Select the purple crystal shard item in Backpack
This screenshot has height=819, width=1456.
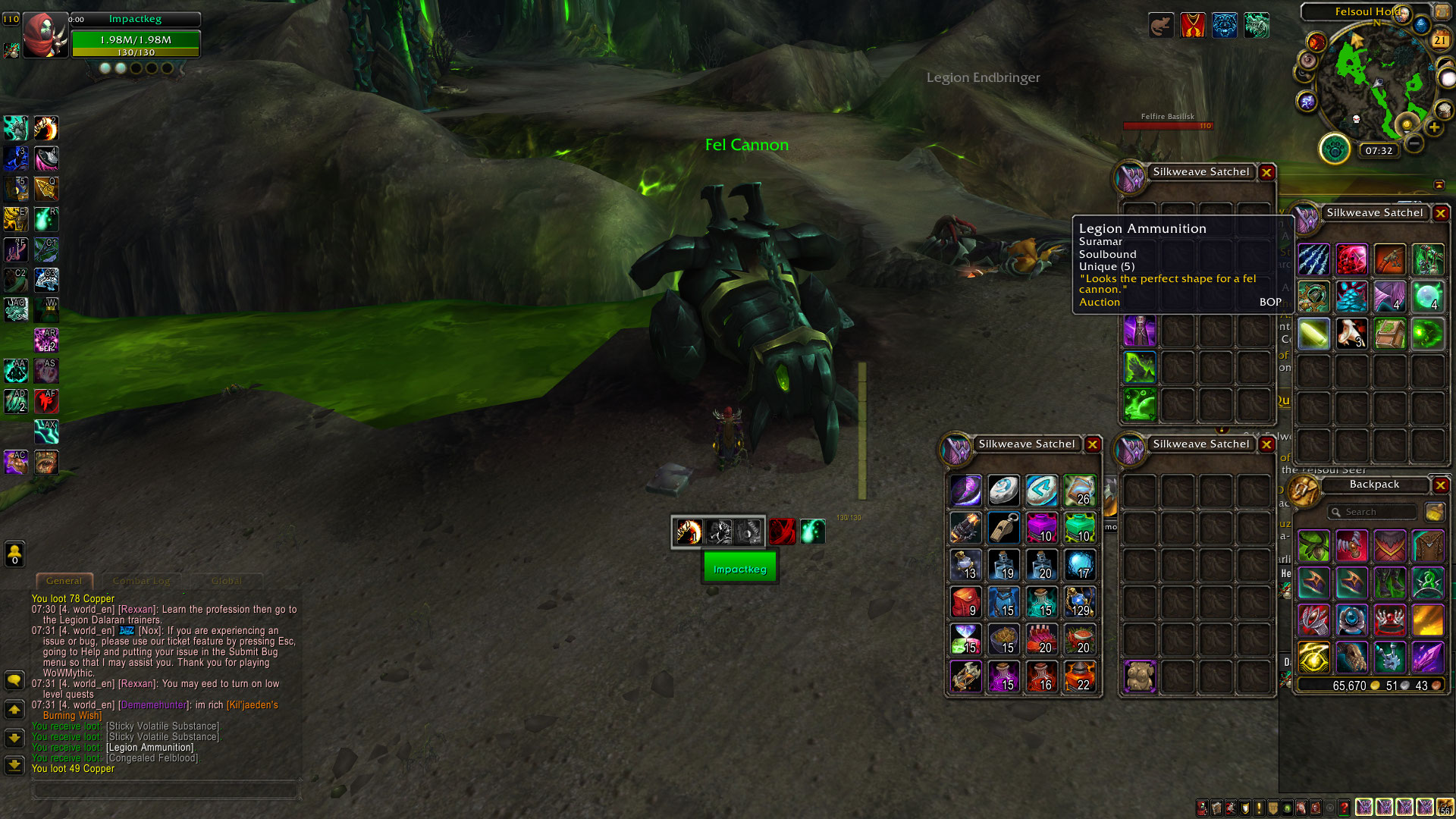coord(1427,657)
